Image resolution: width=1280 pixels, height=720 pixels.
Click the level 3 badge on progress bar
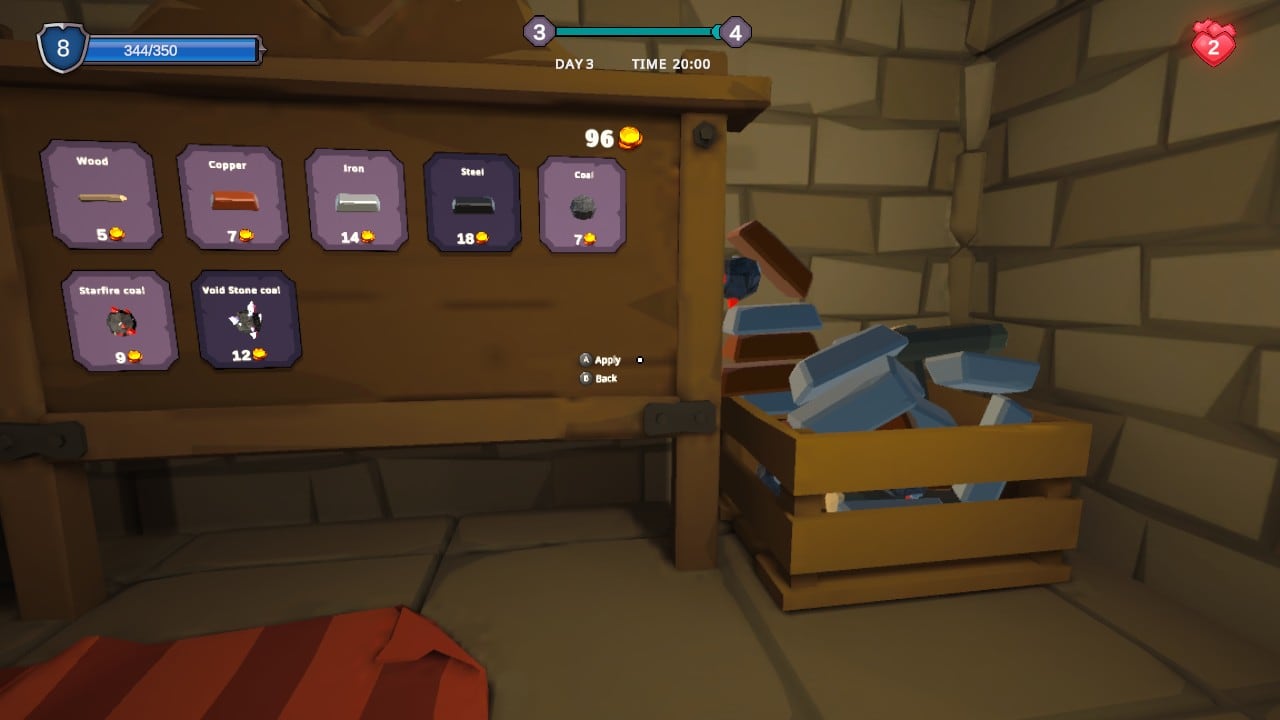541,32
